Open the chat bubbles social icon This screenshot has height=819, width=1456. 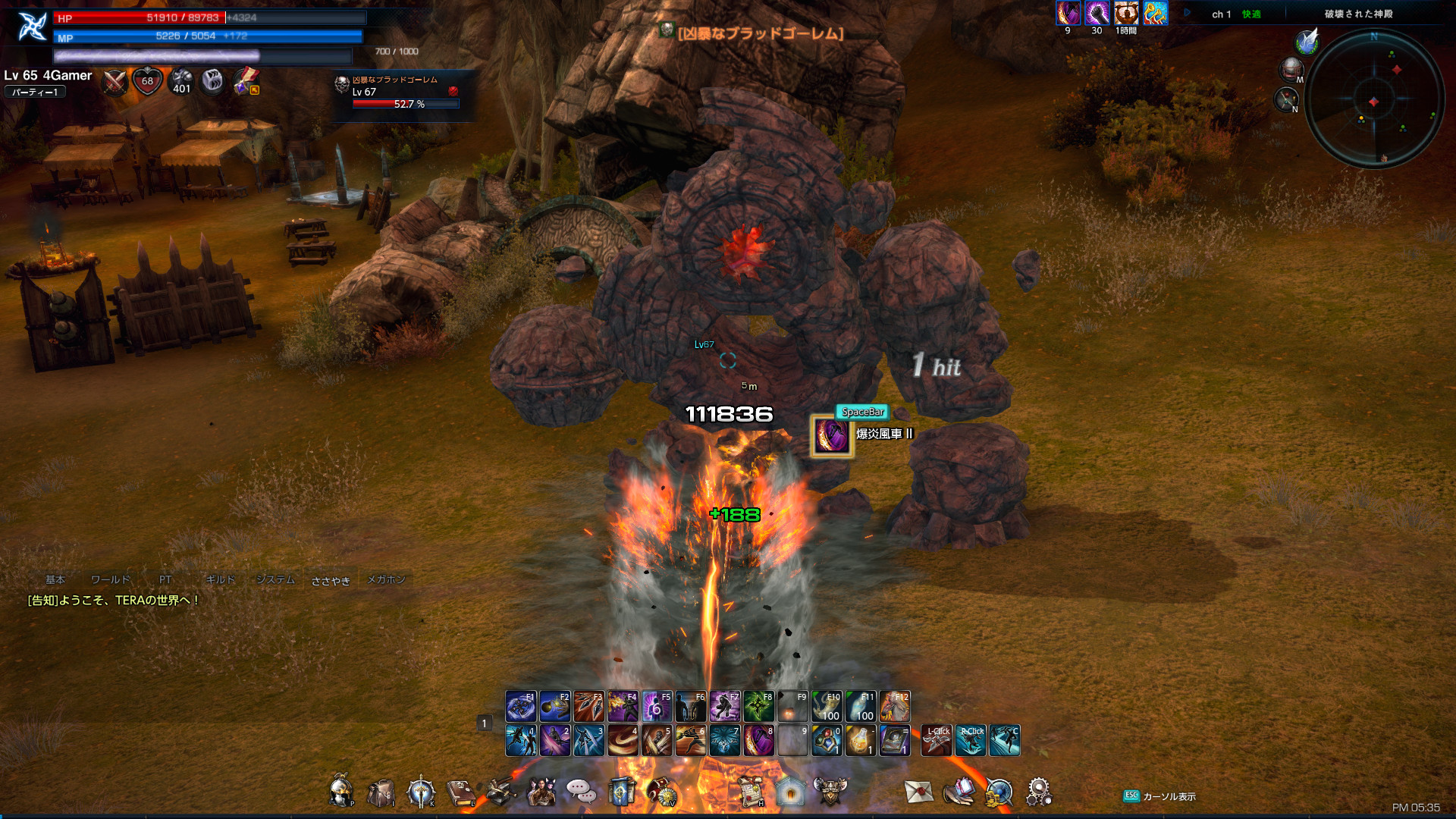tap(581, 792)
